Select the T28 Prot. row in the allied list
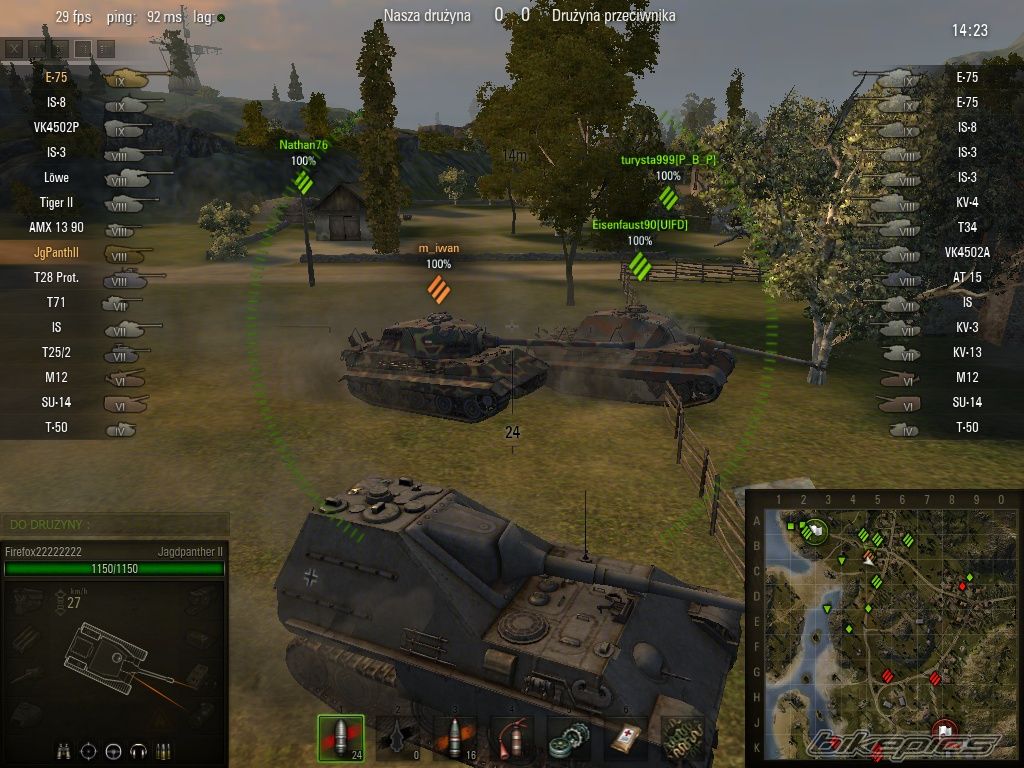This screenshot has height=768, width=1024. (x=57, y=277)
